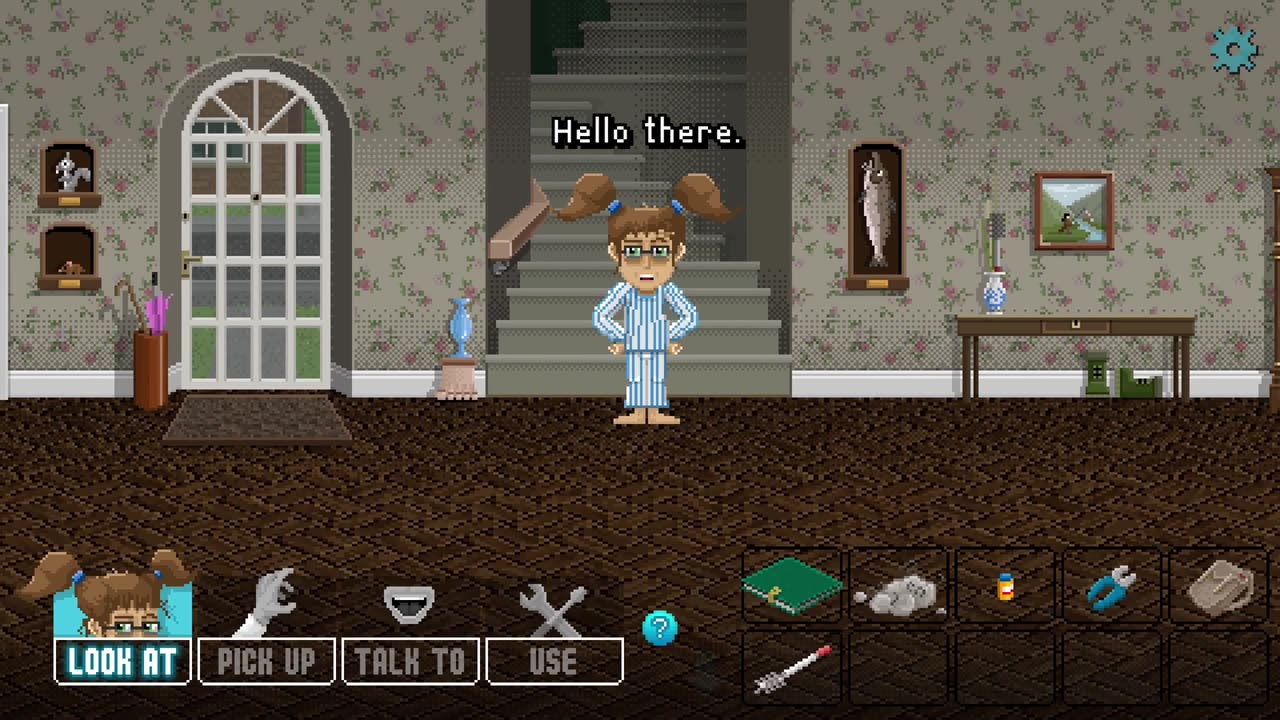Select the orange pill bottle slot

(1006, 587)
